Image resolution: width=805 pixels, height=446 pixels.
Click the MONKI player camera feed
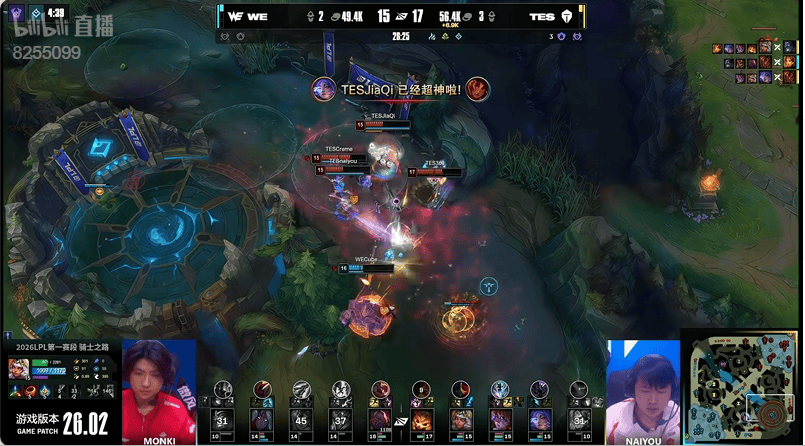point(158,390)
